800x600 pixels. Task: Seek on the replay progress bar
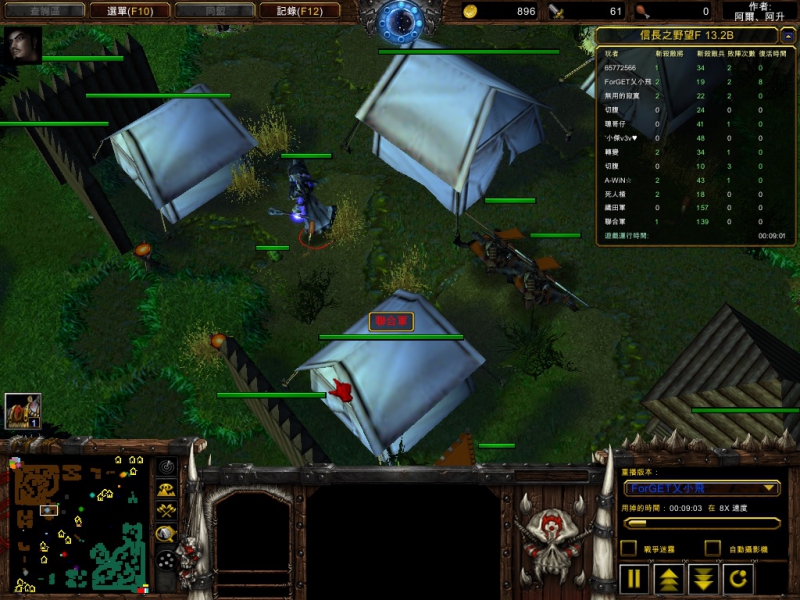click(x=701, y=522)
